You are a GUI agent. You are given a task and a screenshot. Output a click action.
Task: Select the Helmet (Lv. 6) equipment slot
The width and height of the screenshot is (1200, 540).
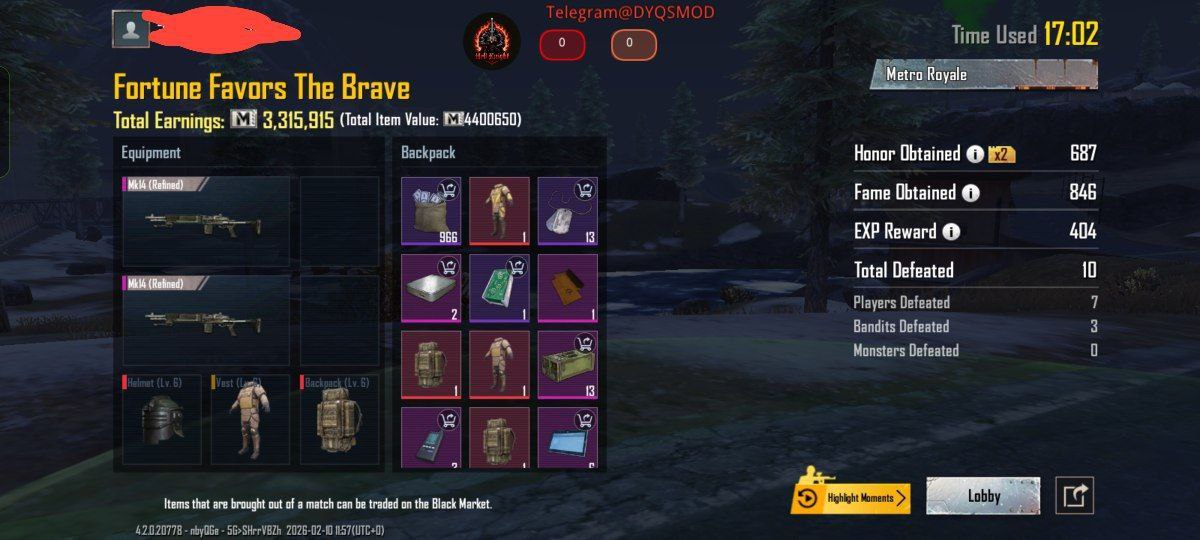pos(161,419)
